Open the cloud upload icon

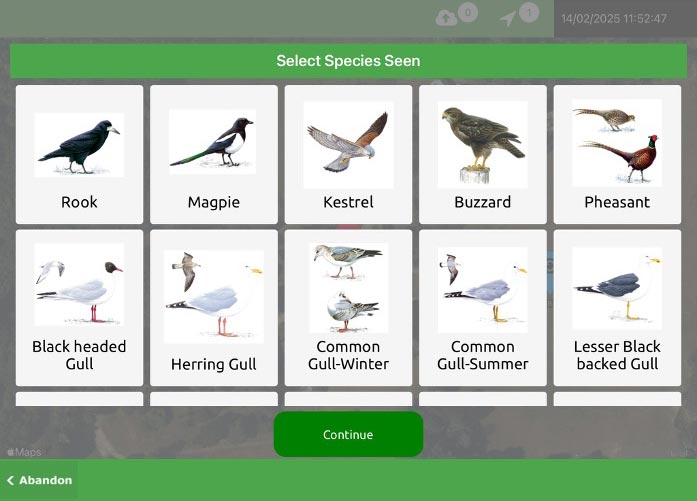pos(447,18)
